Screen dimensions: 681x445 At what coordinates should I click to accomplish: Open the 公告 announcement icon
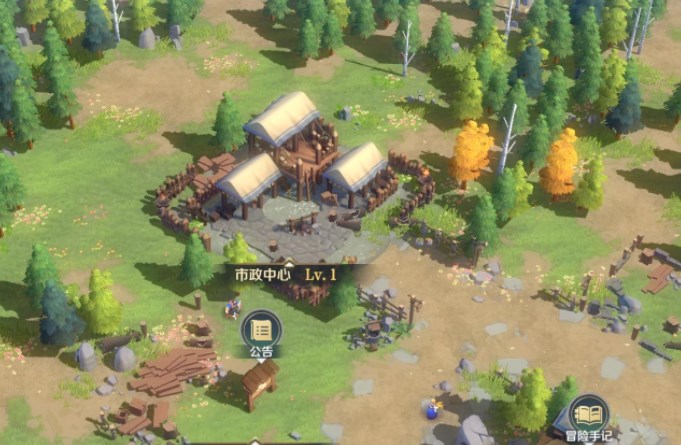[x=261, y=330]
